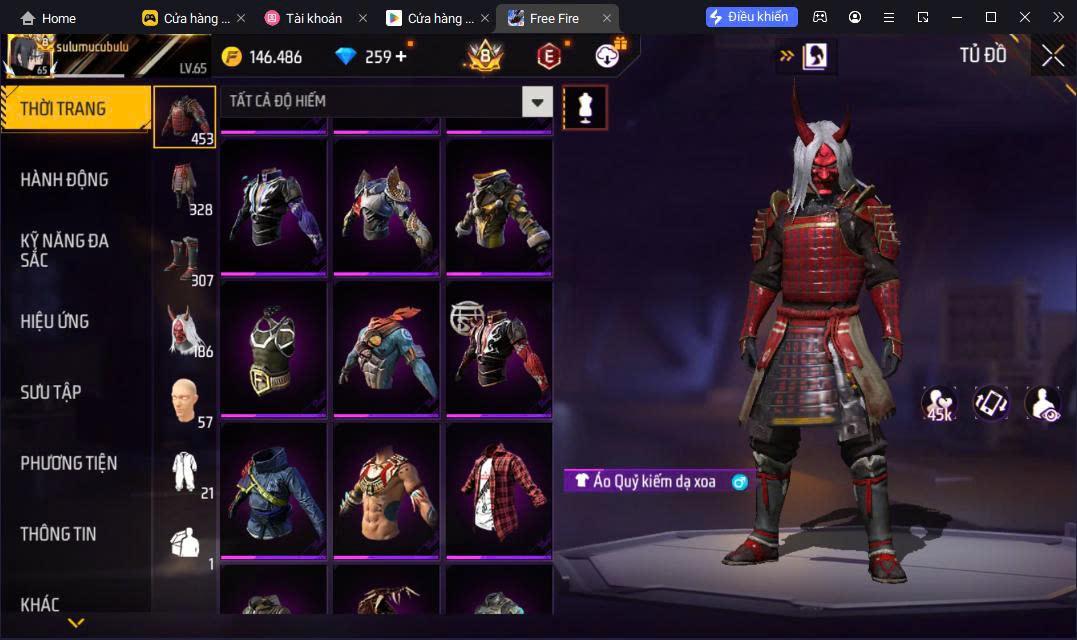The image size is (1077, 640).
Task: Open the mannequin outfit preset button
Action: pos(585,107)
